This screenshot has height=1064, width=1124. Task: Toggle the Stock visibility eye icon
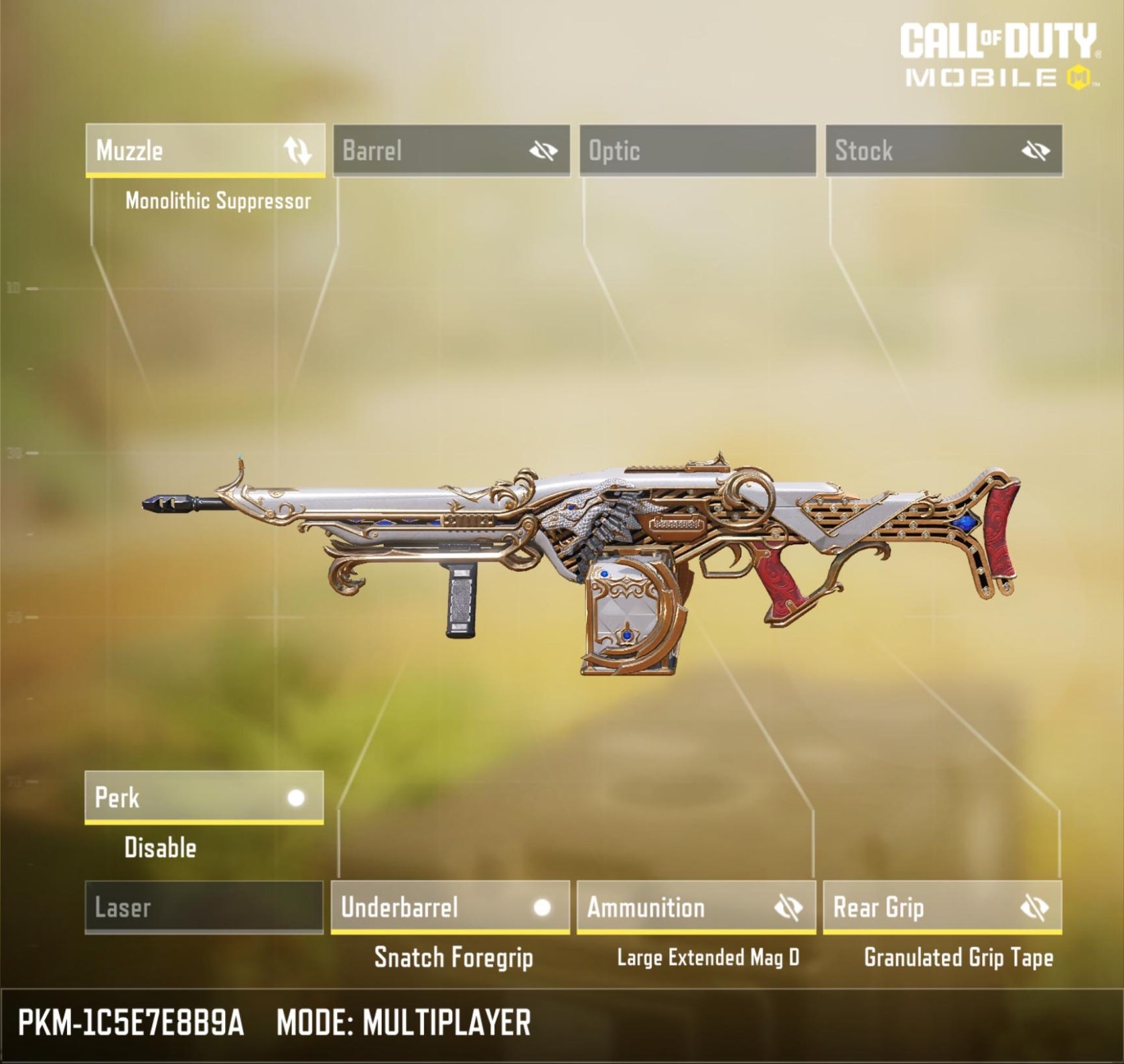click(x=1036, y=151)
